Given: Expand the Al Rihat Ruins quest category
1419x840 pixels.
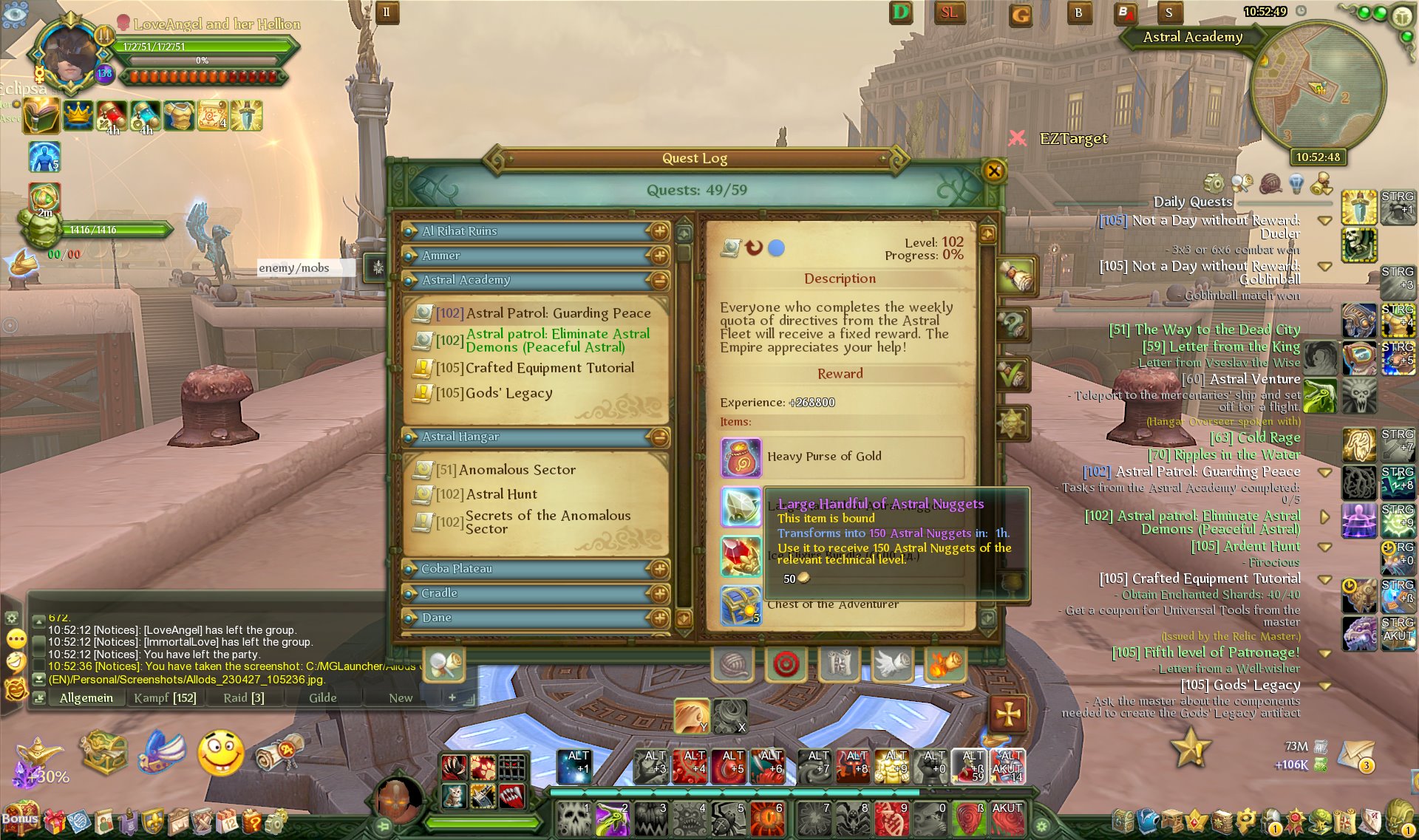Looking at the screenshot, I should [x=659, y=231].
